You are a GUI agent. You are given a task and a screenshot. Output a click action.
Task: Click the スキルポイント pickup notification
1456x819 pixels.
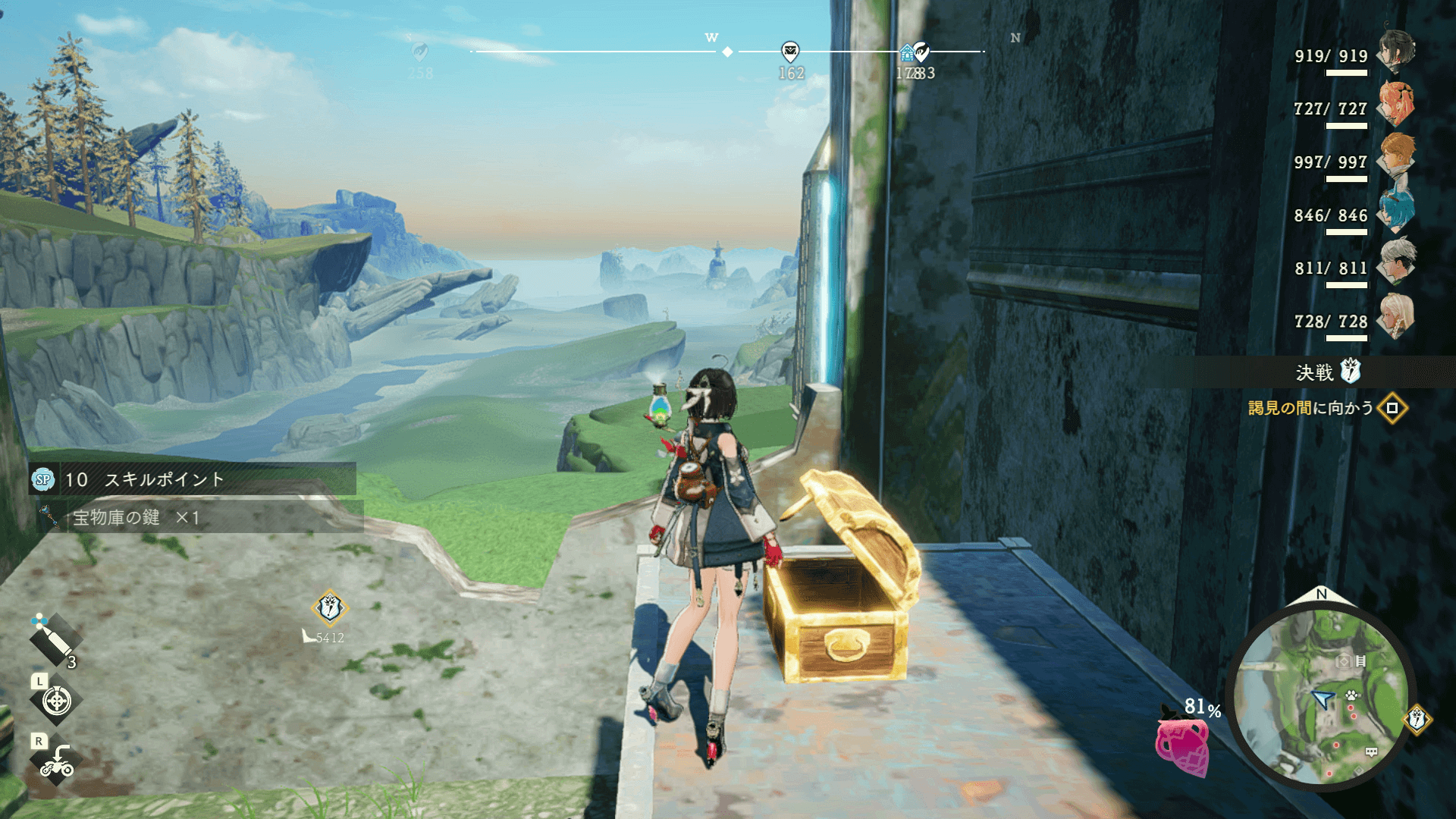(193, 479)
